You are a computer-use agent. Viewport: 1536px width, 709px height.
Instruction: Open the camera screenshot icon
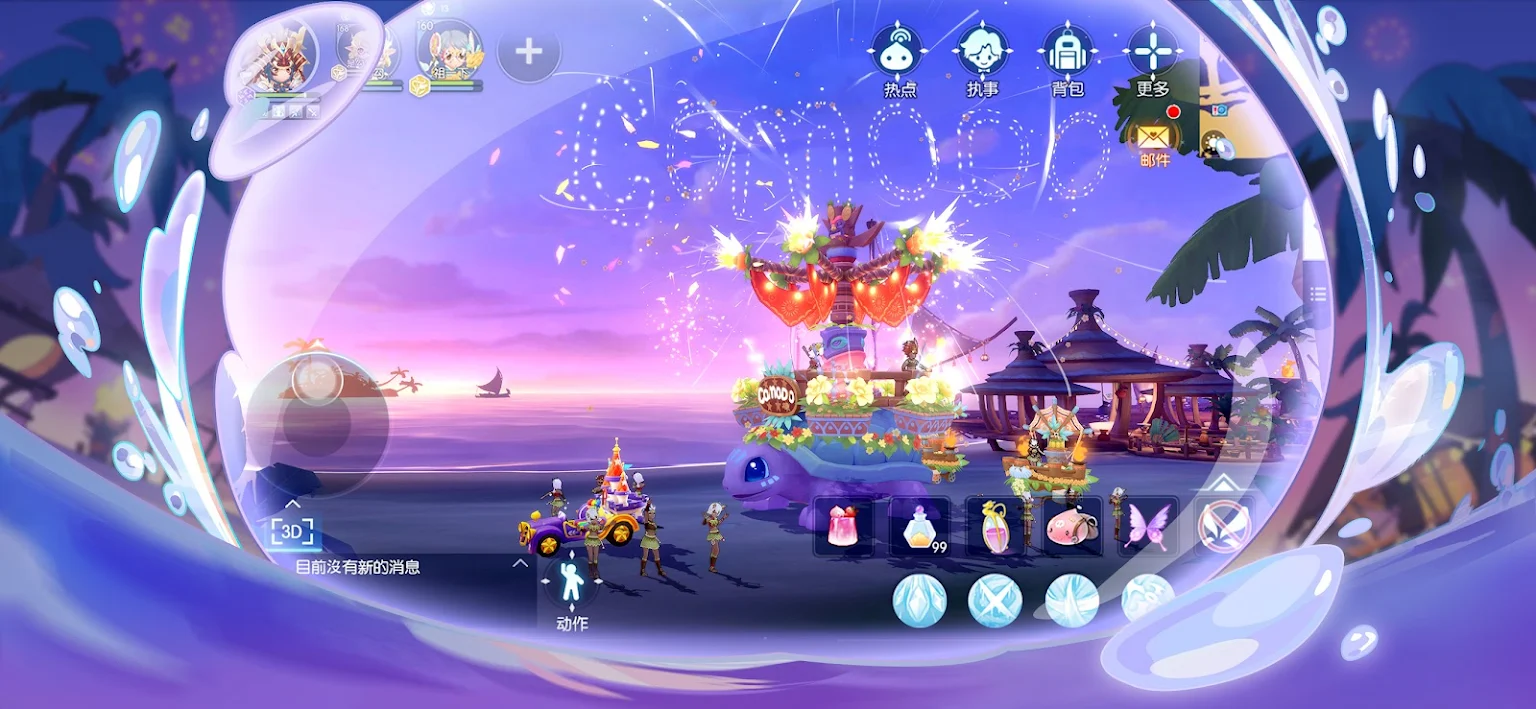click(x=1219, y=110)
